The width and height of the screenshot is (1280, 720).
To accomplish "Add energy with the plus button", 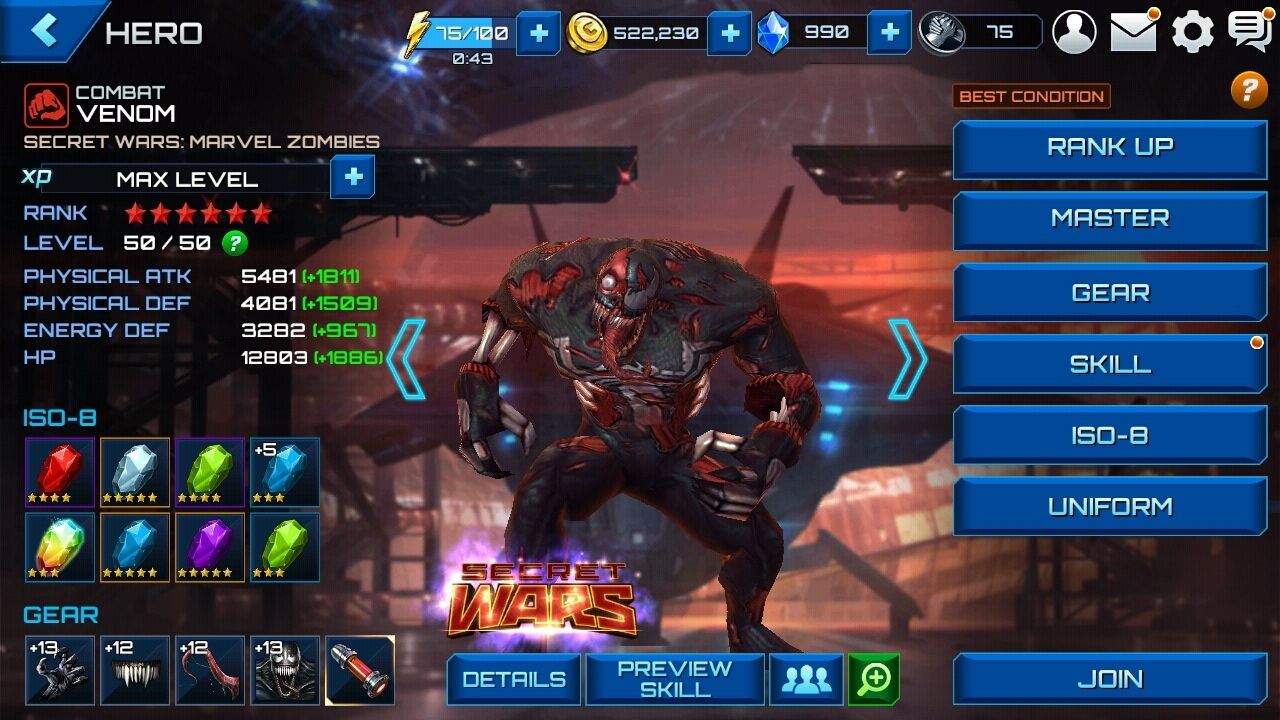I will coord(538,33).
